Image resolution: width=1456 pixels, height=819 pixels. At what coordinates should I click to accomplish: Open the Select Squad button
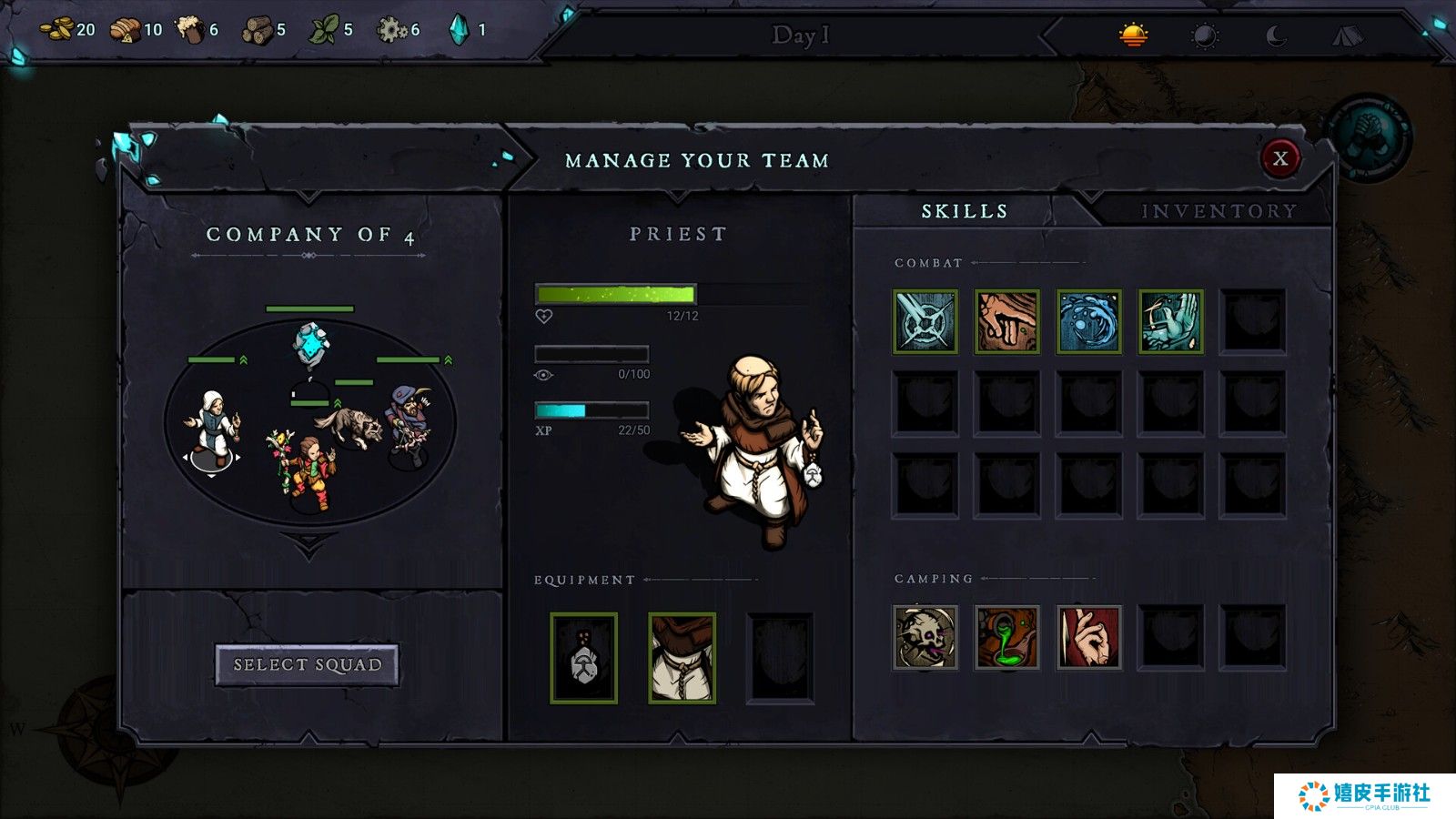pyautogui.click(x=308, y=665)
